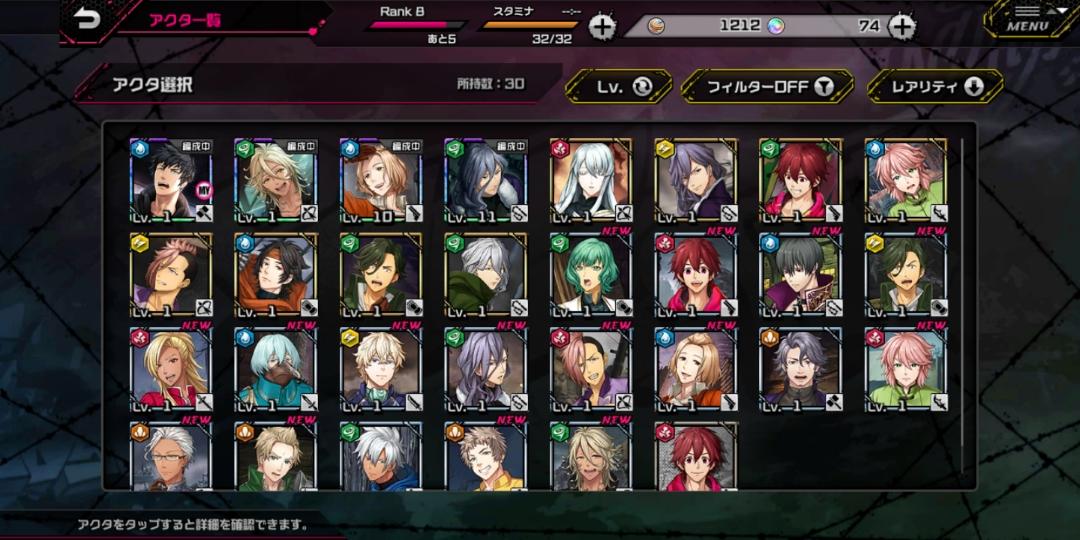Select the green-haired actor card
The width and height of the screenshot is (1080, 540).
point(591,275)
